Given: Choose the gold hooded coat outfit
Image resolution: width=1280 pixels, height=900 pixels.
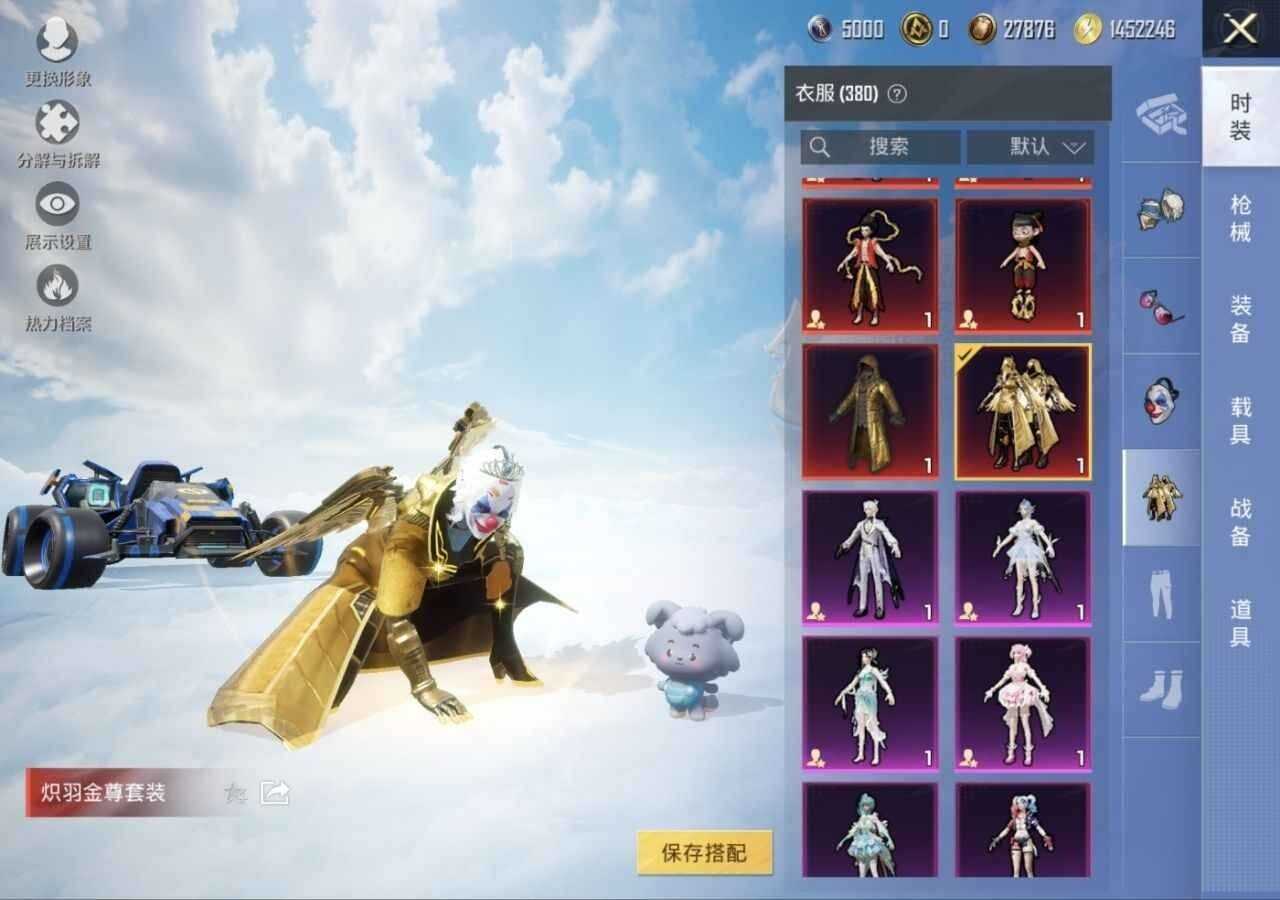Looking at the screenshot, I should pyautogui.click(x=870, y=412).
